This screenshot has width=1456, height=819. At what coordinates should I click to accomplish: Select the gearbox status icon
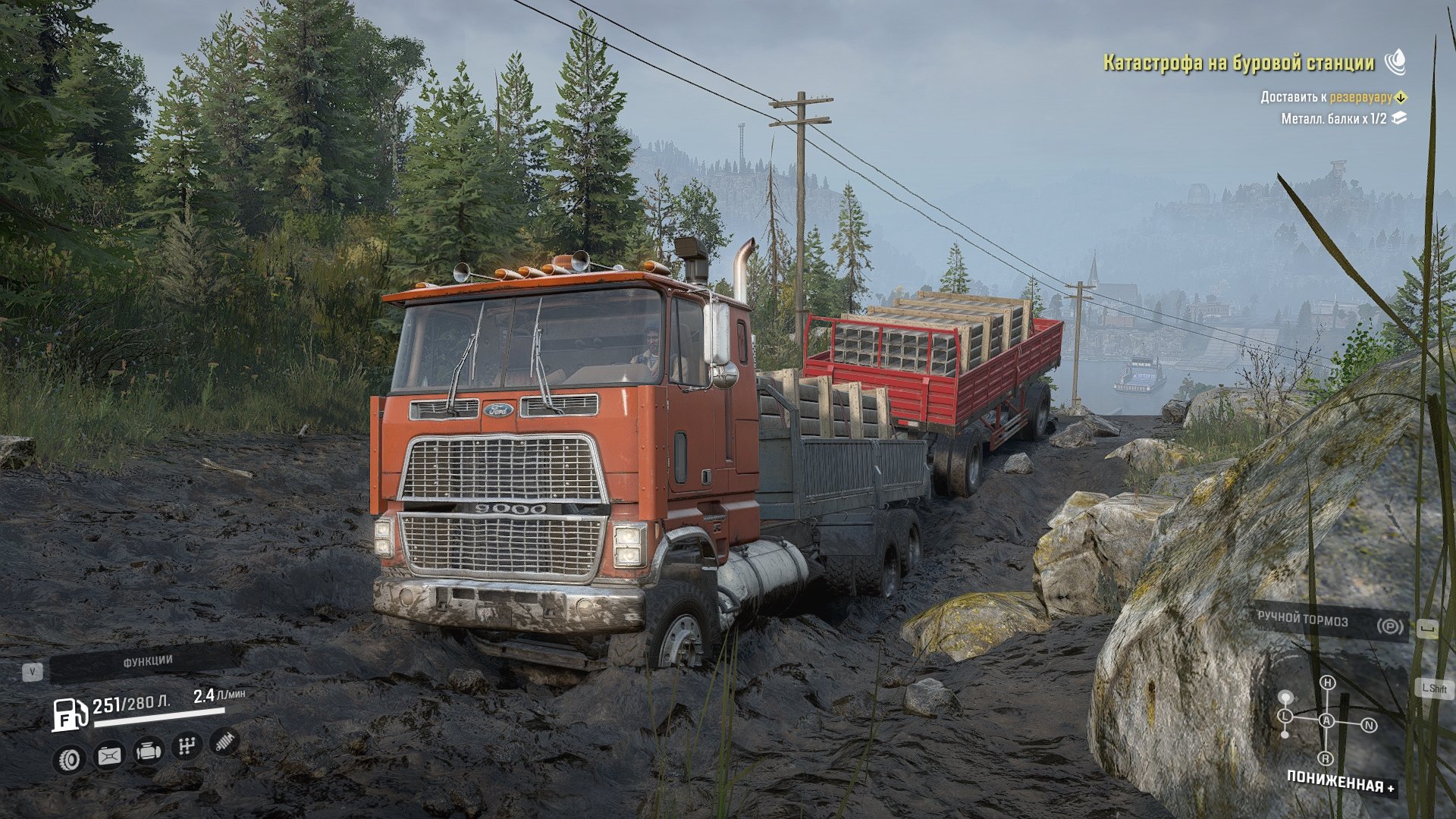[186, 747]
